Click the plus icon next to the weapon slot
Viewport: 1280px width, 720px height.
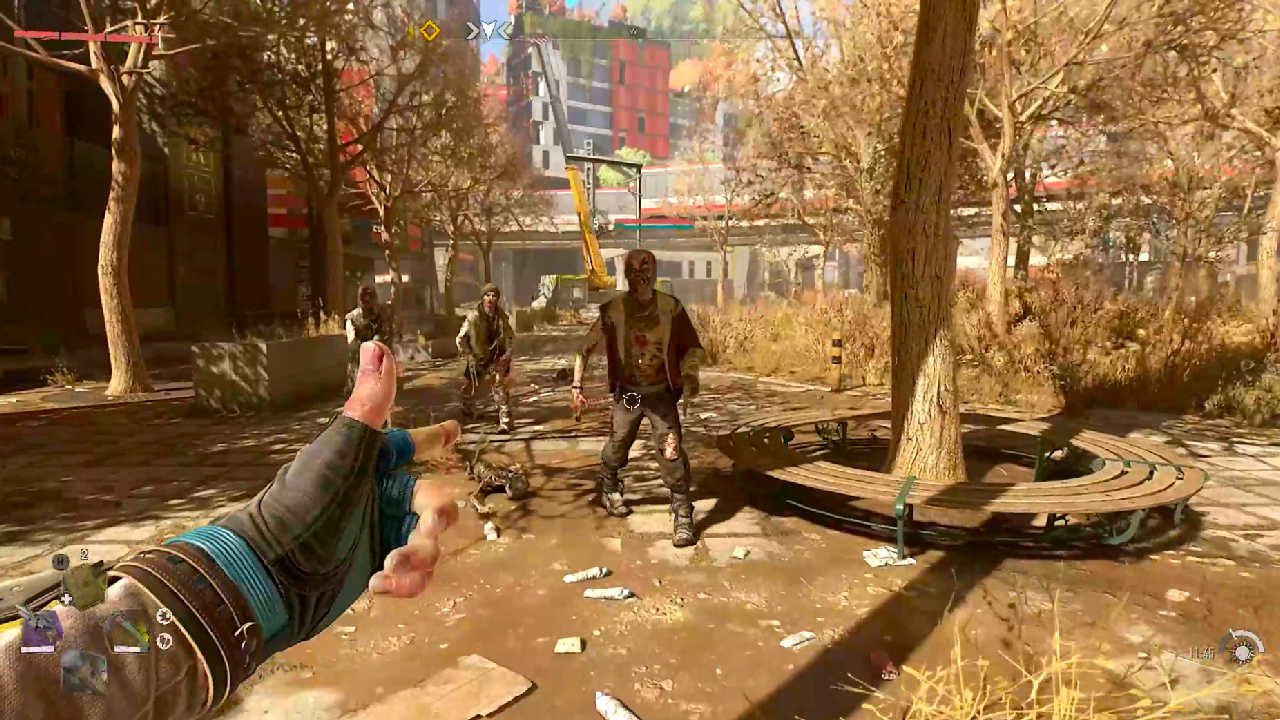pos(67,599)
